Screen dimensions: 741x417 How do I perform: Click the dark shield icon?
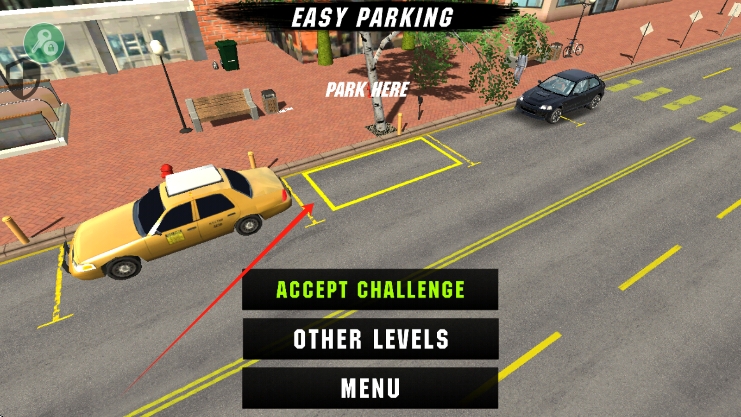(x=22, y=78)
